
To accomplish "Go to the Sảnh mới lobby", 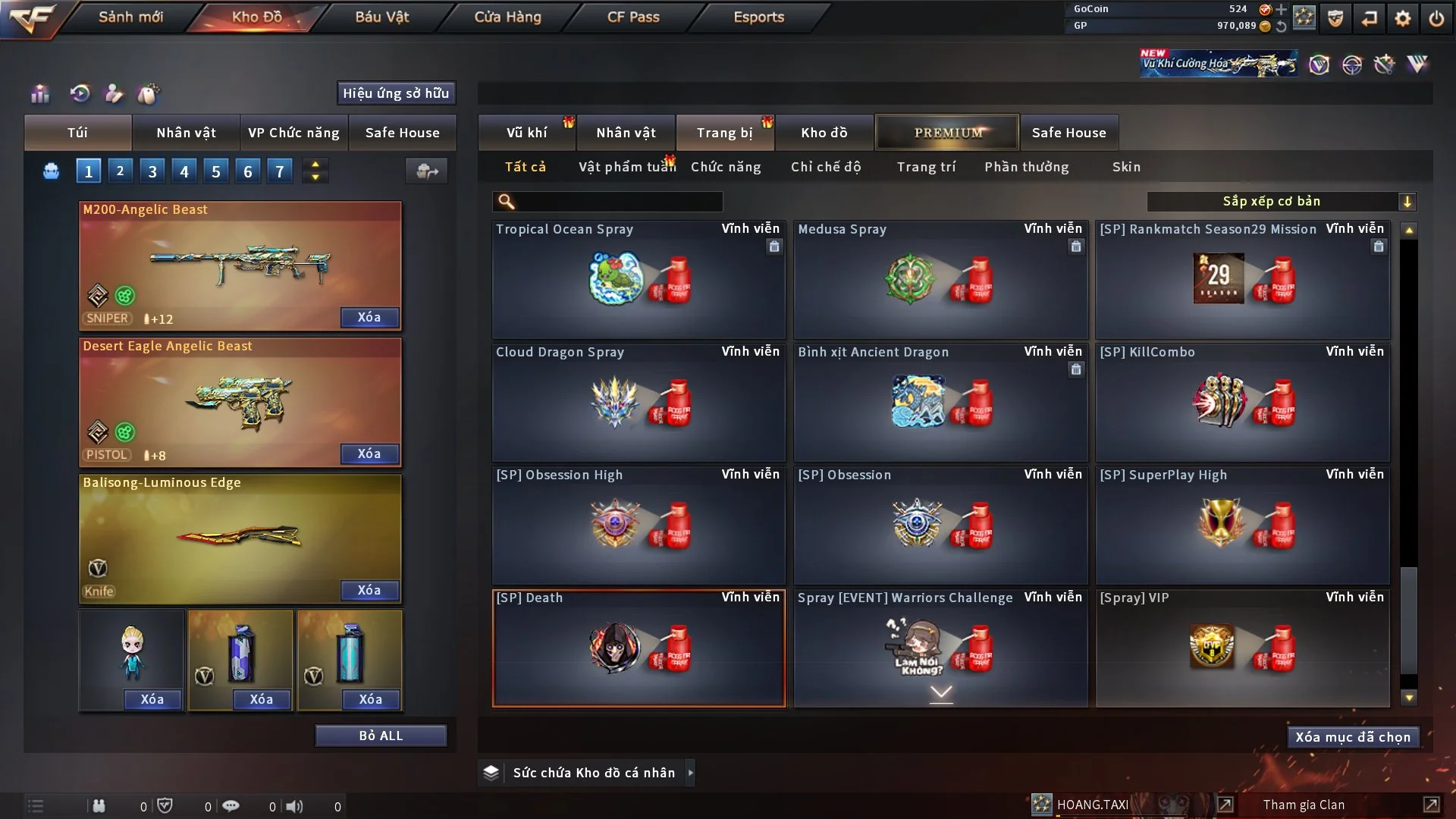I will click(130, 17).
